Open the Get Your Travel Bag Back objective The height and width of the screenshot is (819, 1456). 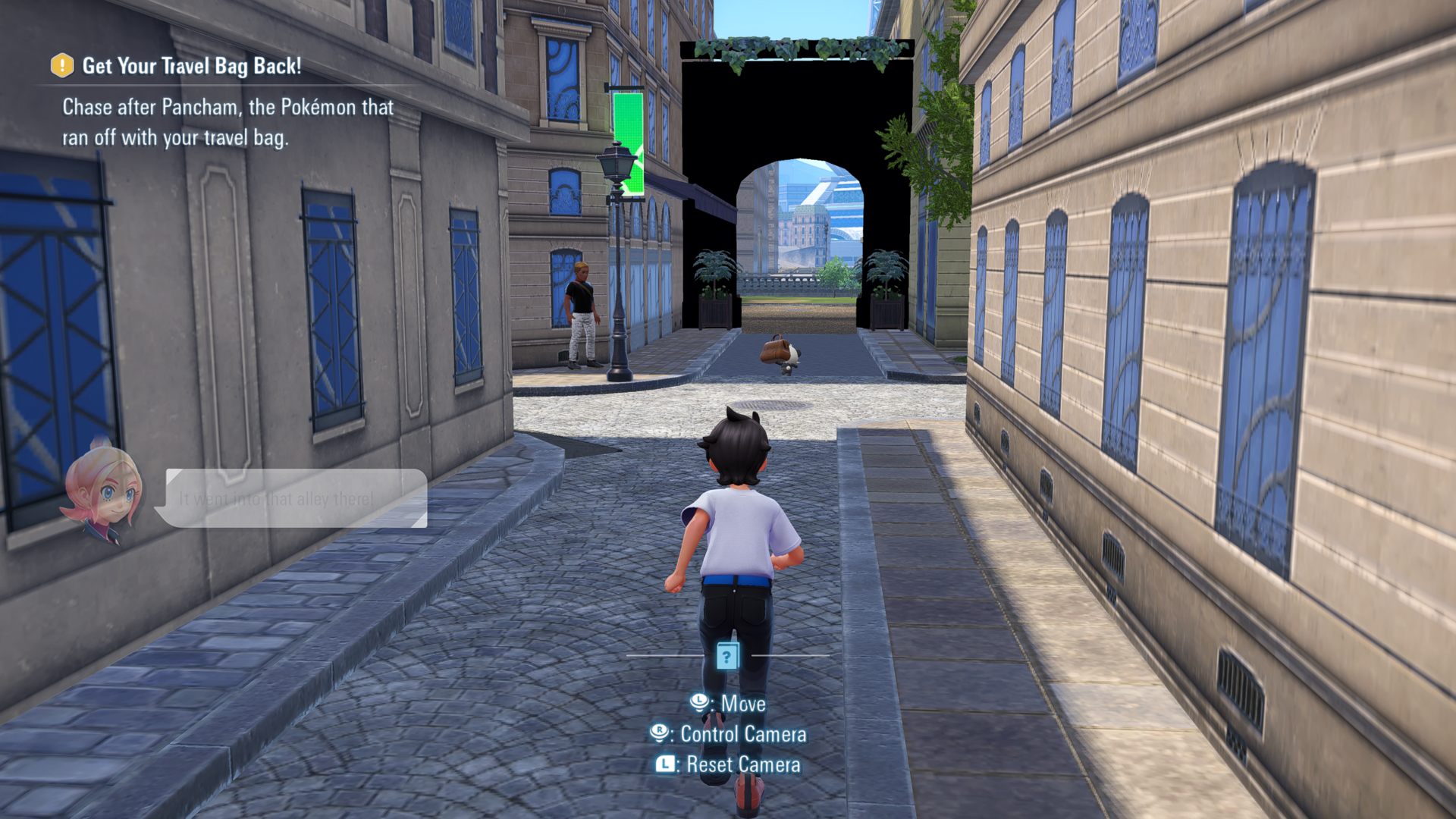(191, 66)
